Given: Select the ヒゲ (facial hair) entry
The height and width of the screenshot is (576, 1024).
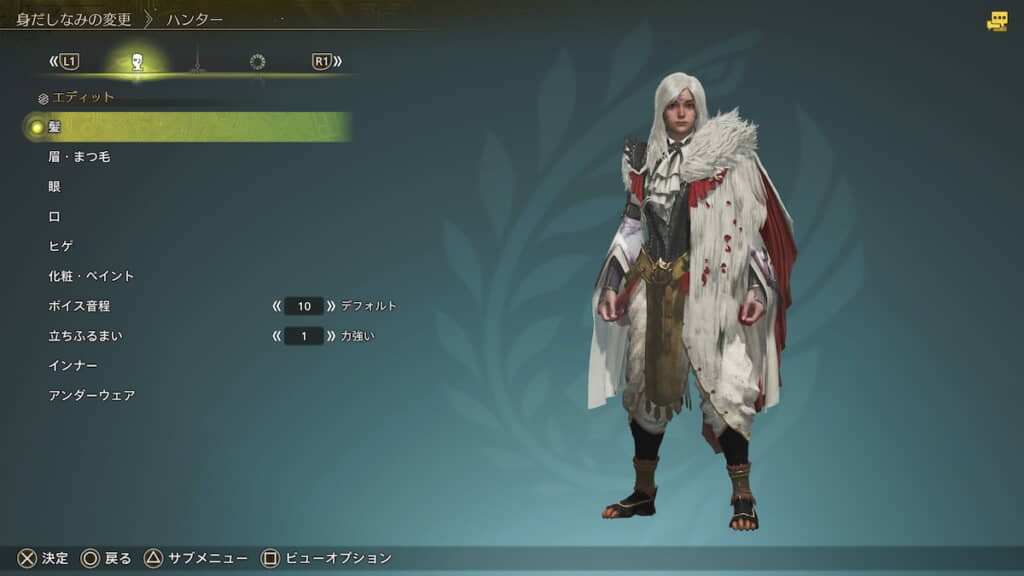Looking at the screenshot, I should pos(61,246).
